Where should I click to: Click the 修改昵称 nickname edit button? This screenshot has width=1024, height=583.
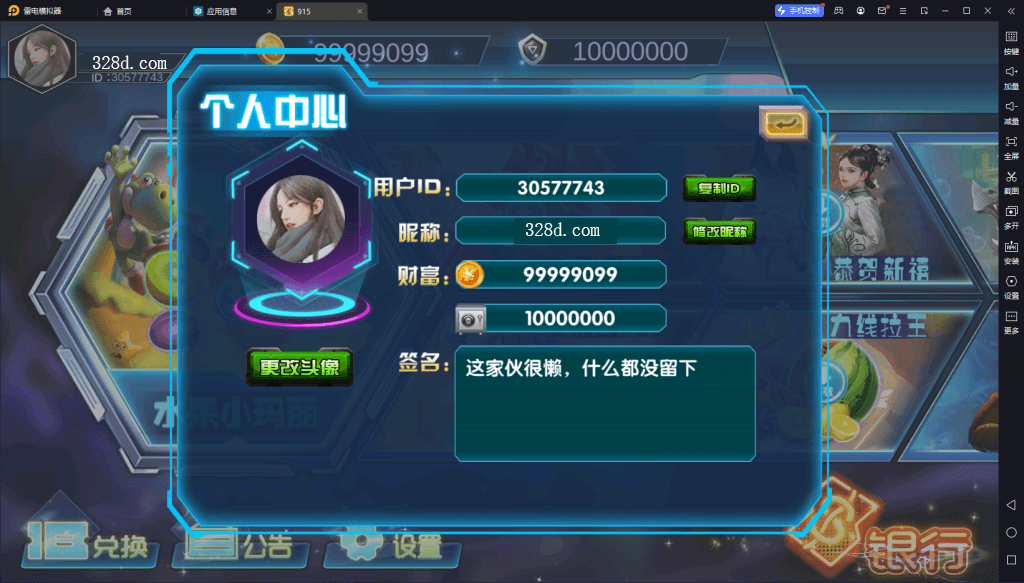[719, 232]
